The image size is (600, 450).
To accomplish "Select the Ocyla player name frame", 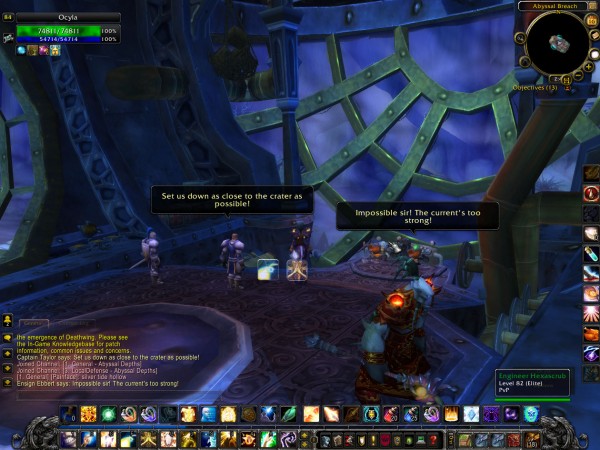I will tap(68, 17).
